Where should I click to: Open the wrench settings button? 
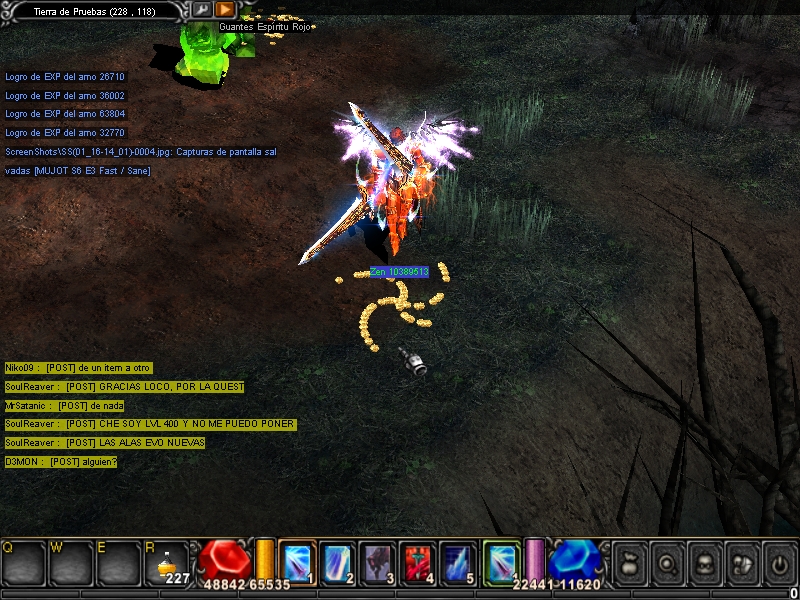(x=201, y=10)
